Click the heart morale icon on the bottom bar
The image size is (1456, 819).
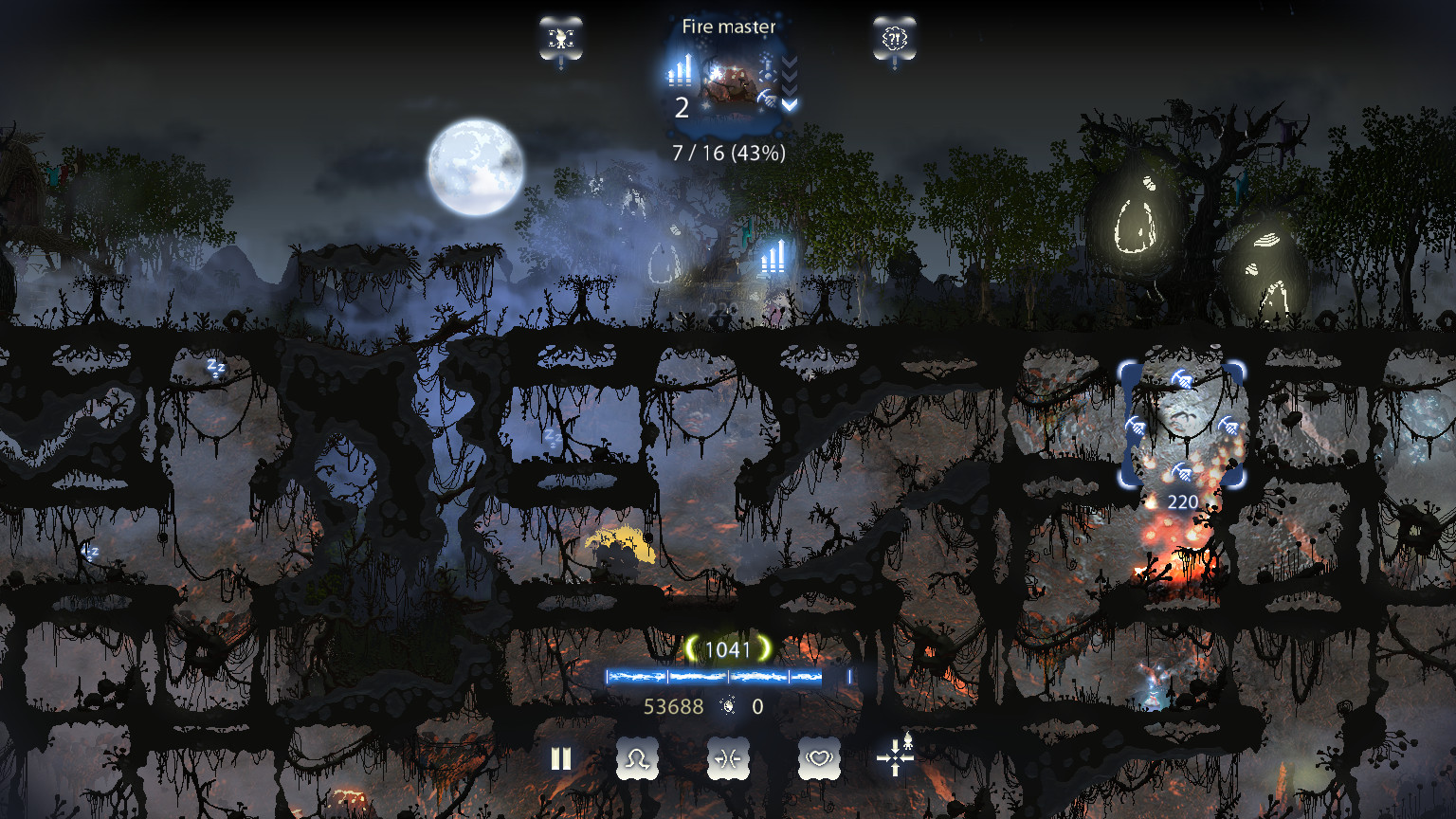(x=818, y=758)
